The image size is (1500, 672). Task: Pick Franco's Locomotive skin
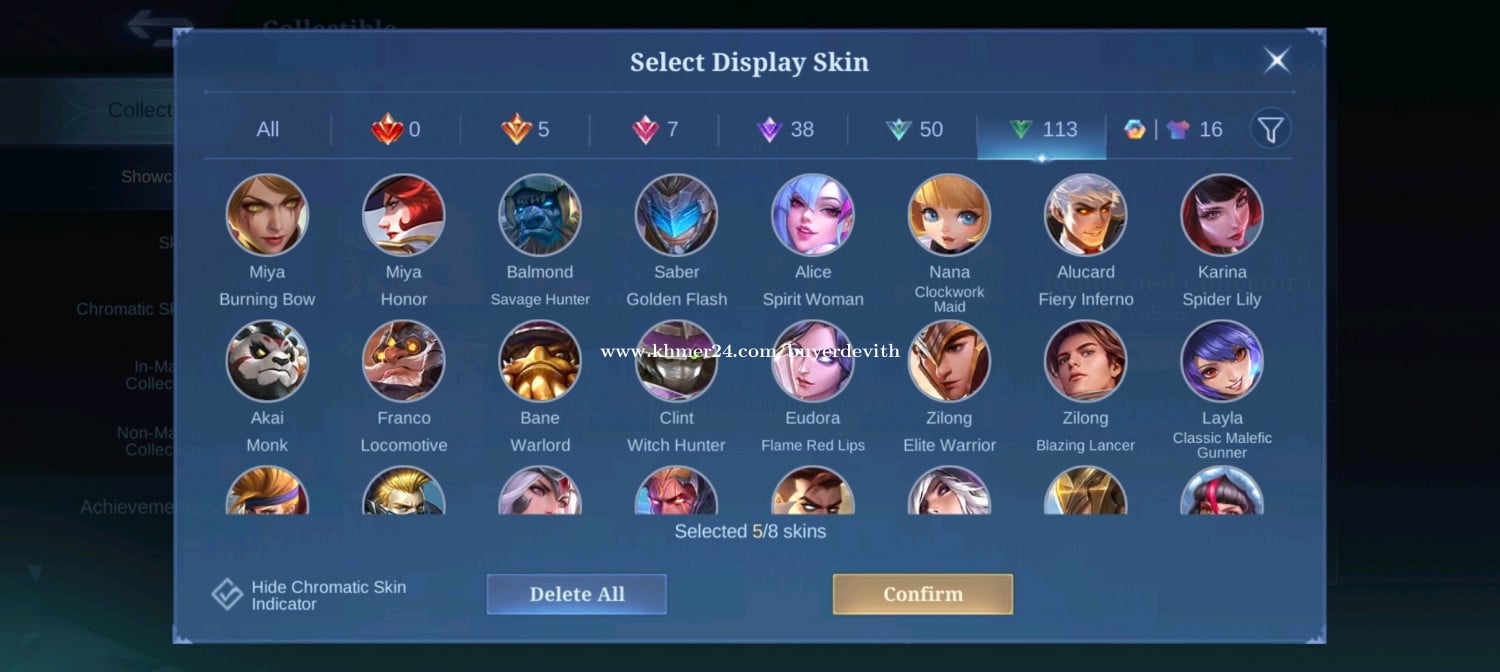pyautogui.click(x=404, y=361)
